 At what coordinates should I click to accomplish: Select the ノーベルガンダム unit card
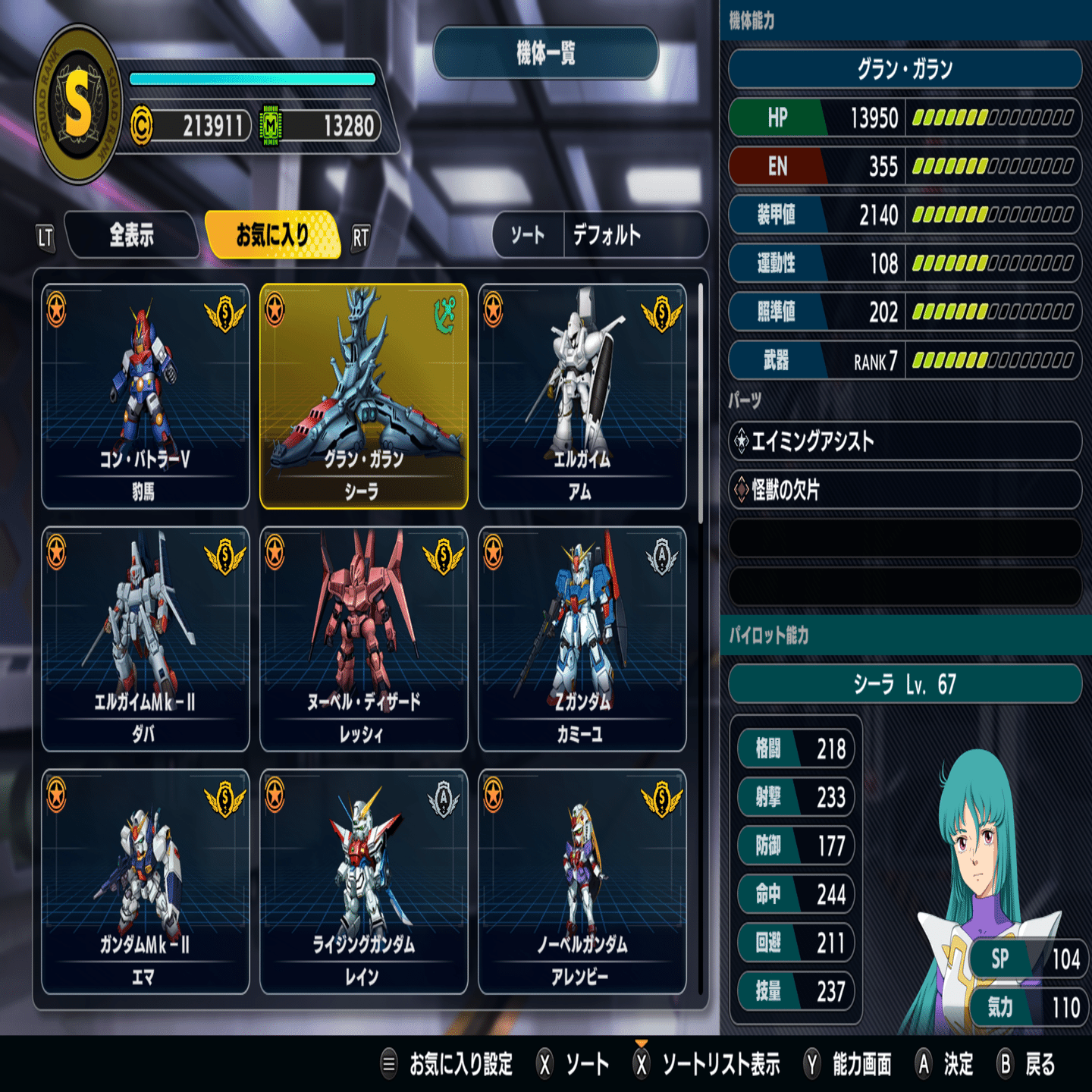(582, 881)
